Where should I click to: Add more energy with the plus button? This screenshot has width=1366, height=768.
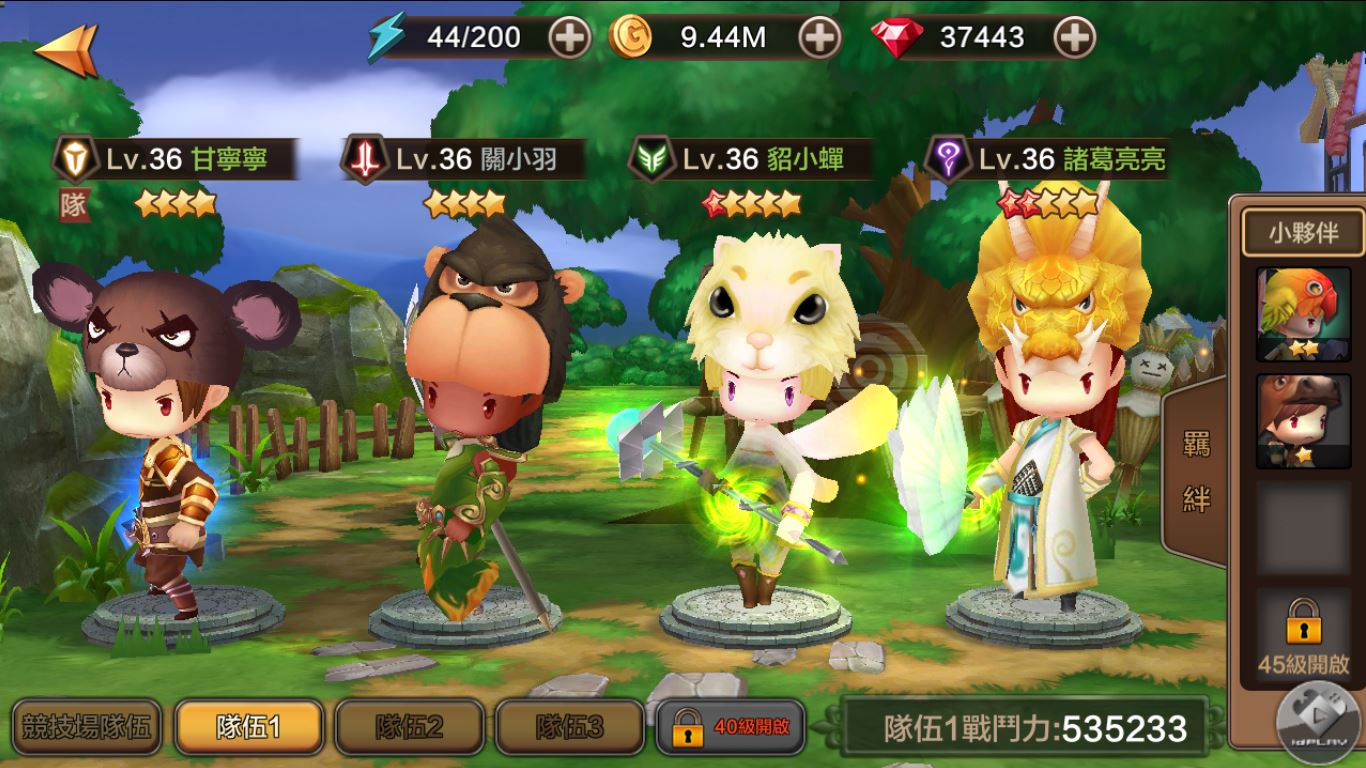[570, 38]
